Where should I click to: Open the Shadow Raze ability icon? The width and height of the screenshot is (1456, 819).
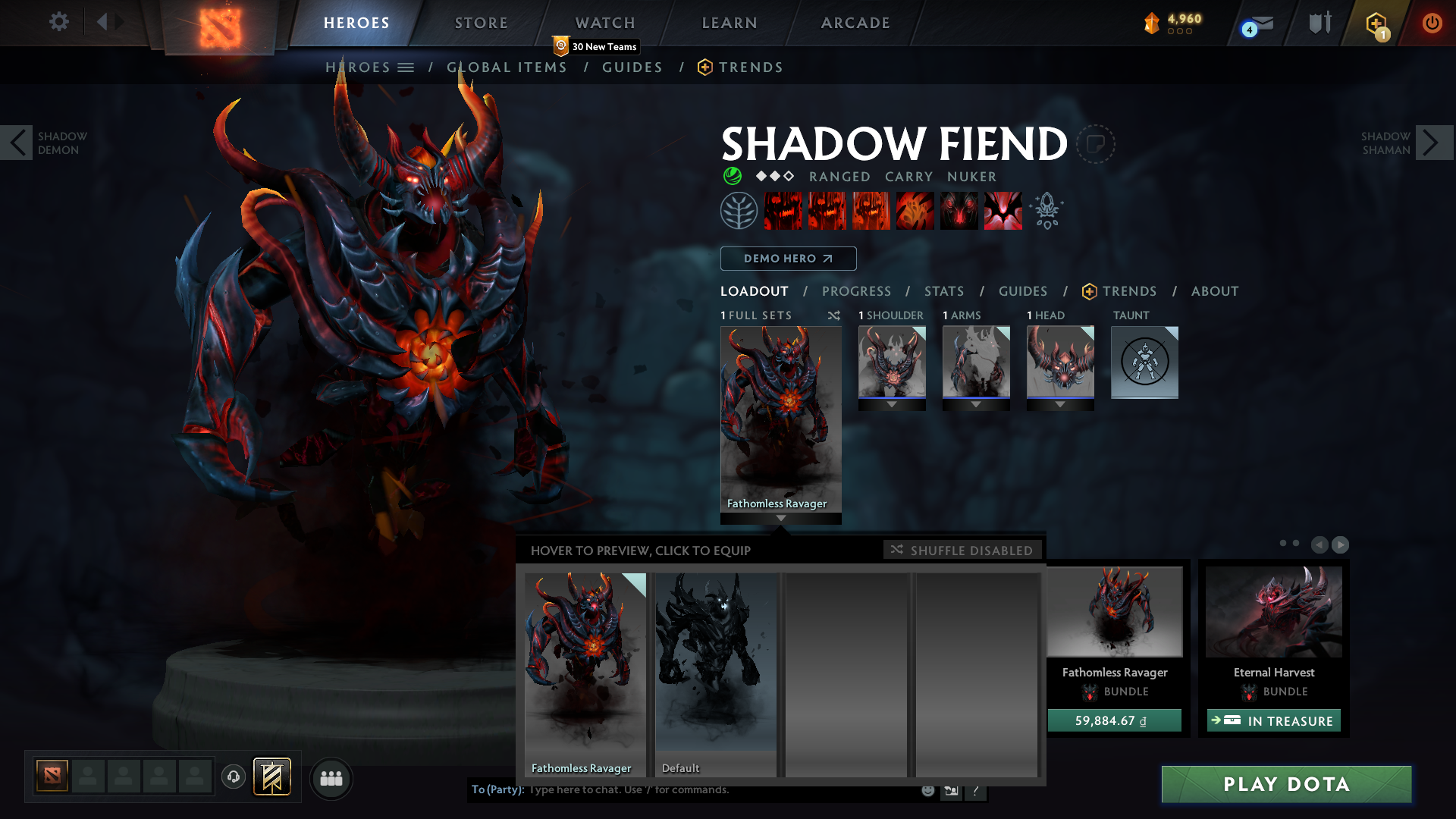pyautogui.click(x=785, y=211)
